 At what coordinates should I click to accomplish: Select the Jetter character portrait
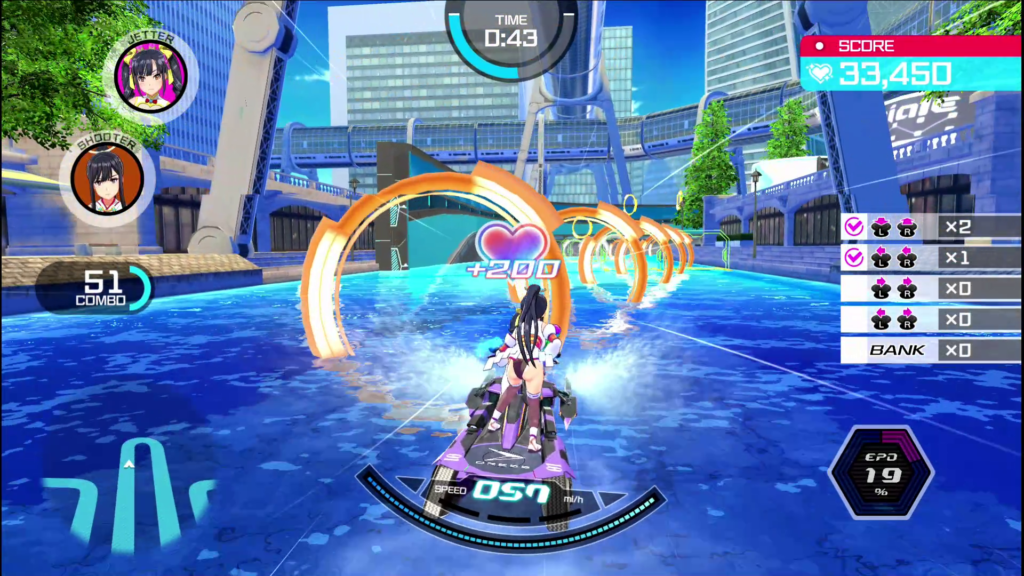pyautogui.click(x=151, y=76)
